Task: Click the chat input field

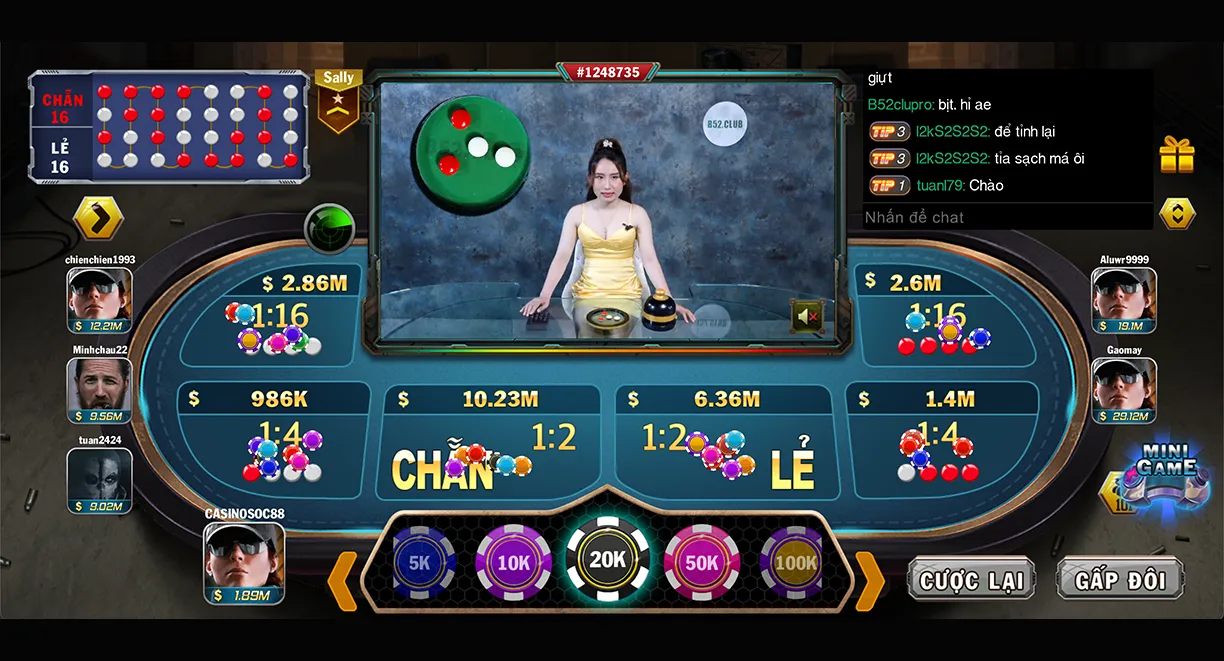Action: (x=1005, y=217)
